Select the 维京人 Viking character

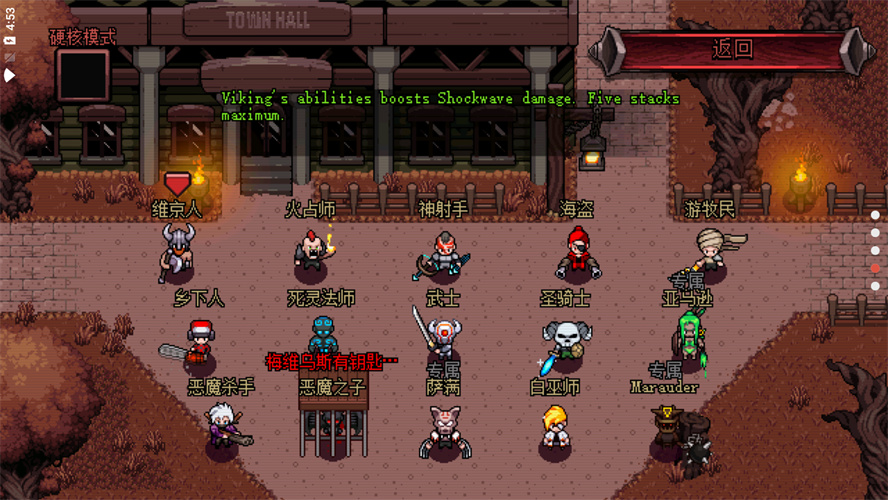tap(177, 250)
